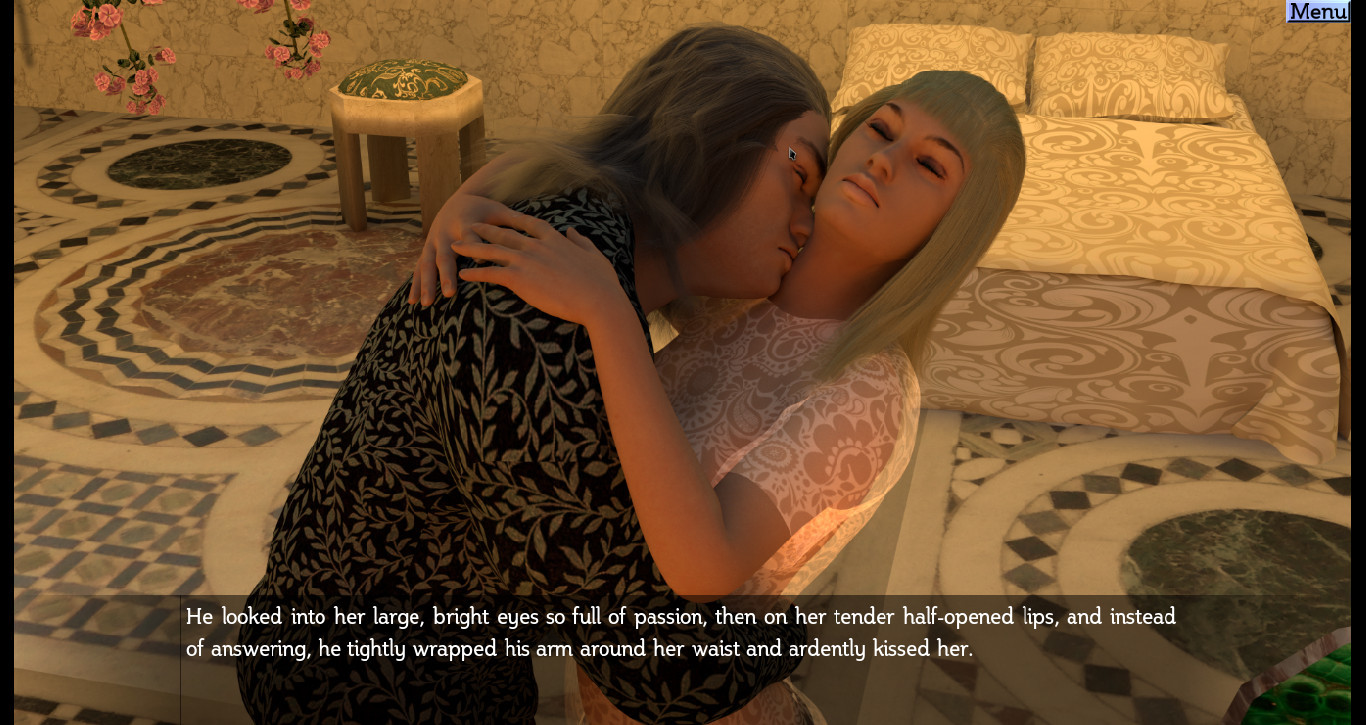Click the couple in the scene to continue
1366x725 pixels.
pyautogui.click(x=700, y=300)
